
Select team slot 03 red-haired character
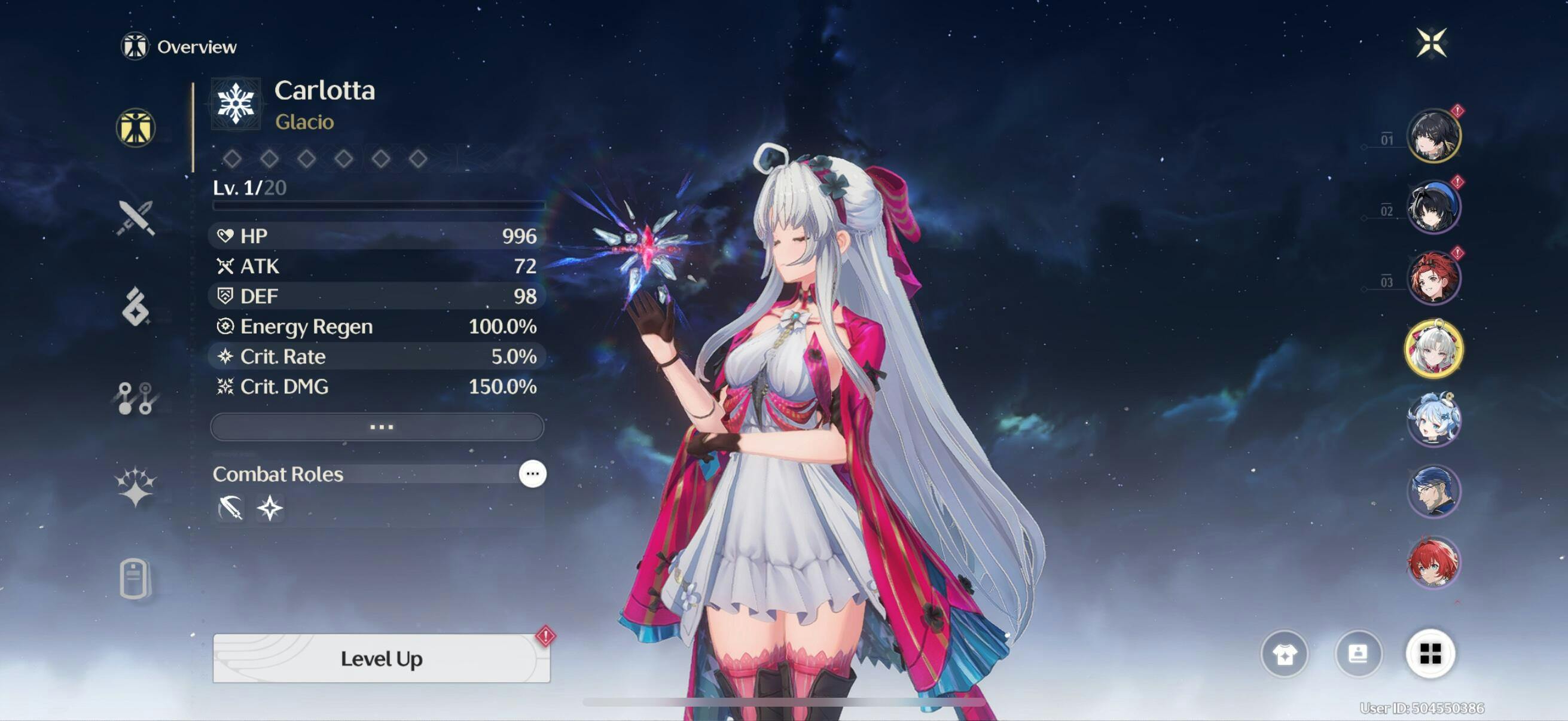tap(1433, 278)
